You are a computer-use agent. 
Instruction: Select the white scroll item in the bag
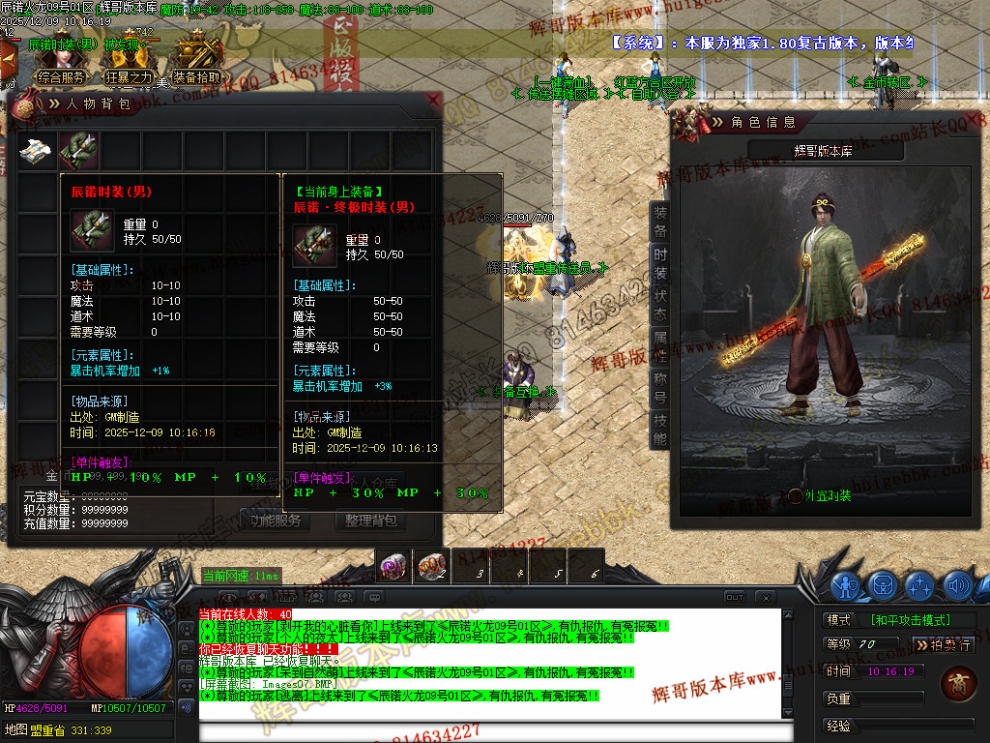coord(36,150)
